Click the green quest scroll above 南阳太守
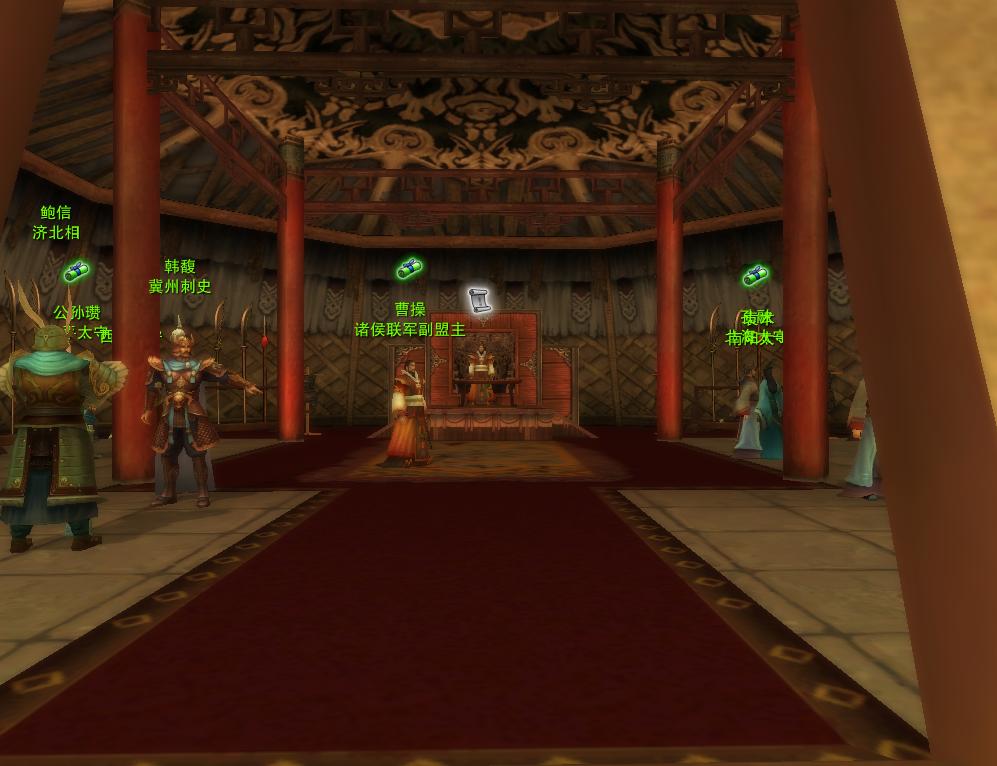Screen dimensions: 997x766 pos(755,275)
